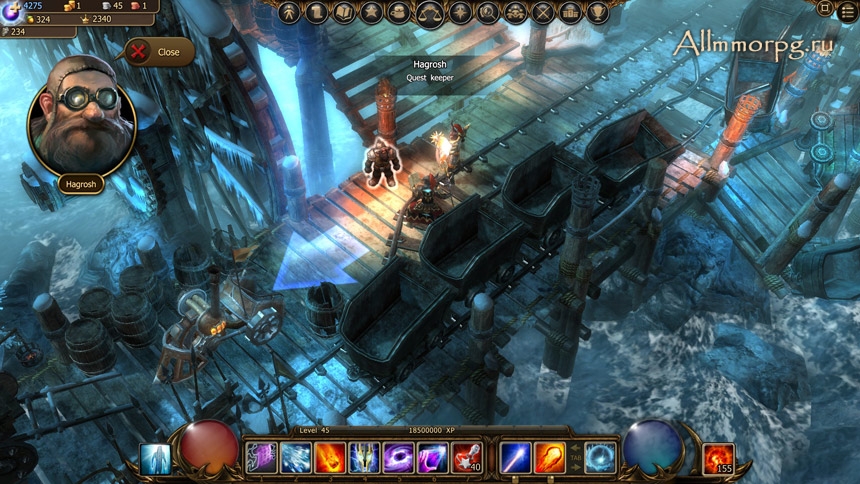Open the balance scales menu icon
Viewport: 860px width, 484px height.
click(x=431, y=13)
